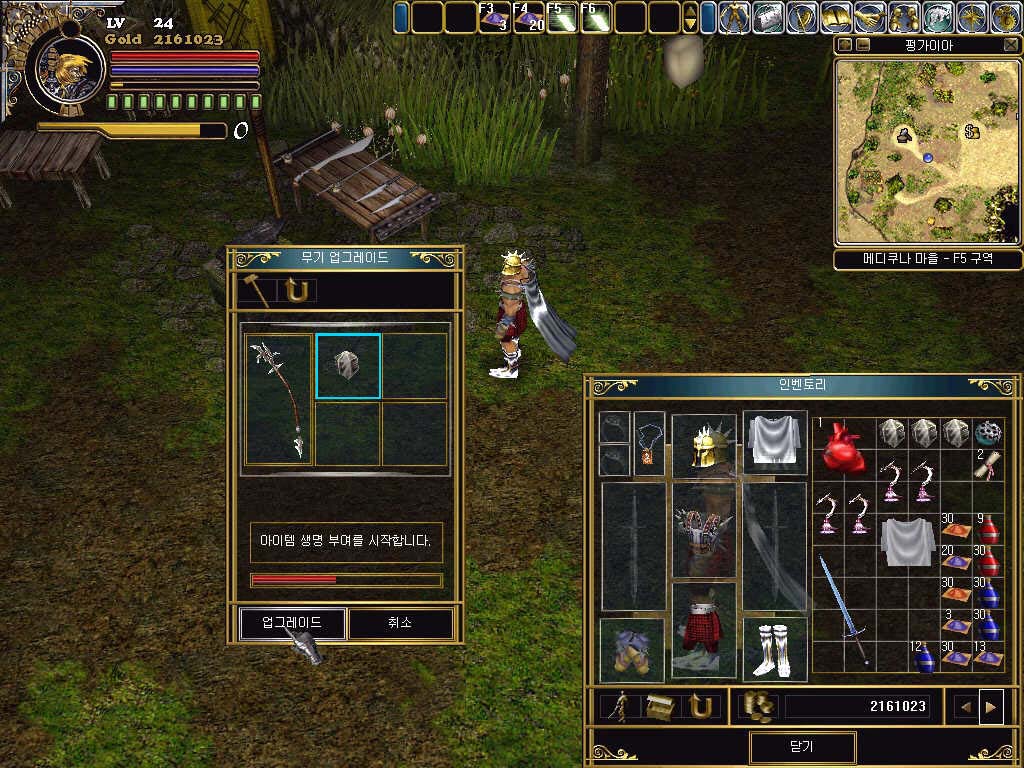Select the blue longsword in the inventory
This screenshot has height=768, width=1024.
click(x=843, y=608)
